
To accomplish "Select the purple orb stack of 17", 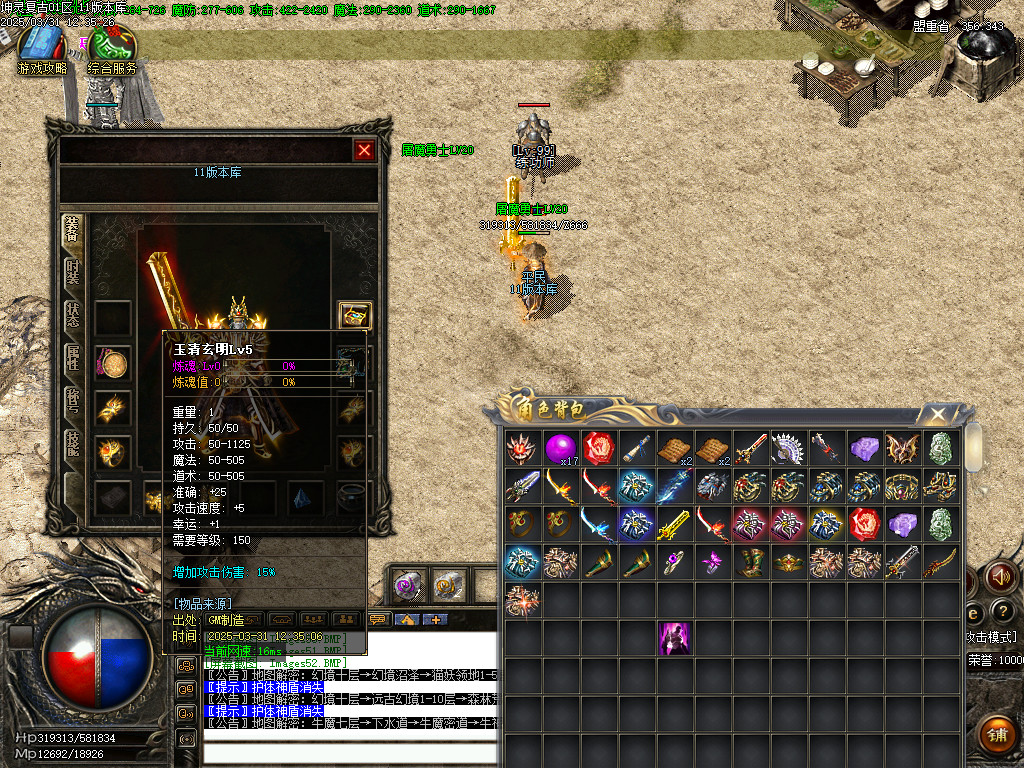I will click(560, 448).
